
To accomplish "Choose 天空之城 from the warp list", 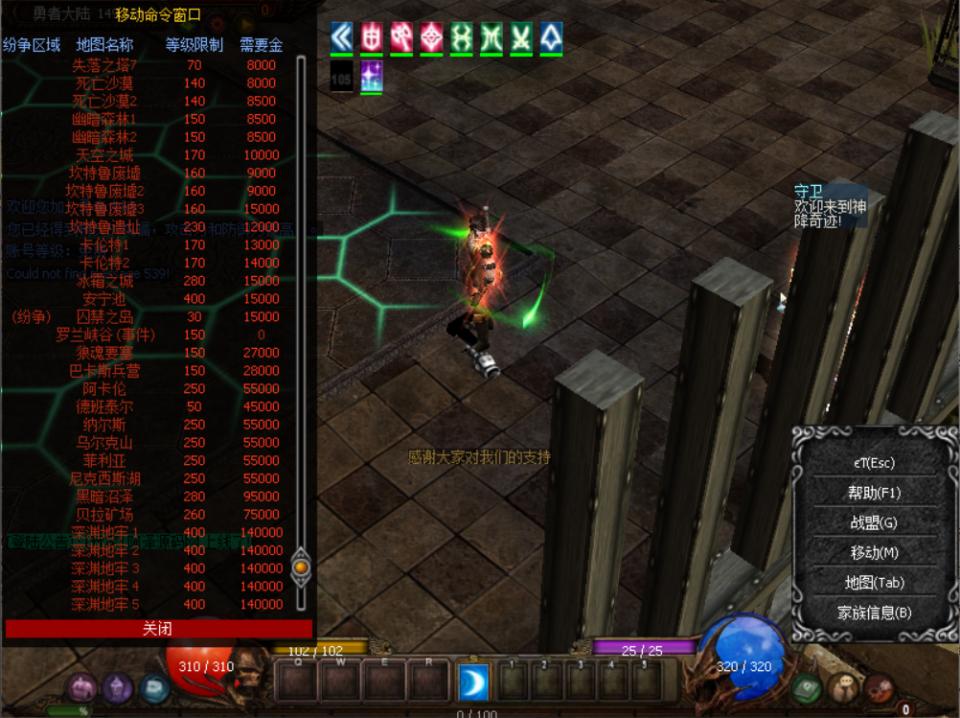I will pyautogui.click(x=104, y=155).
